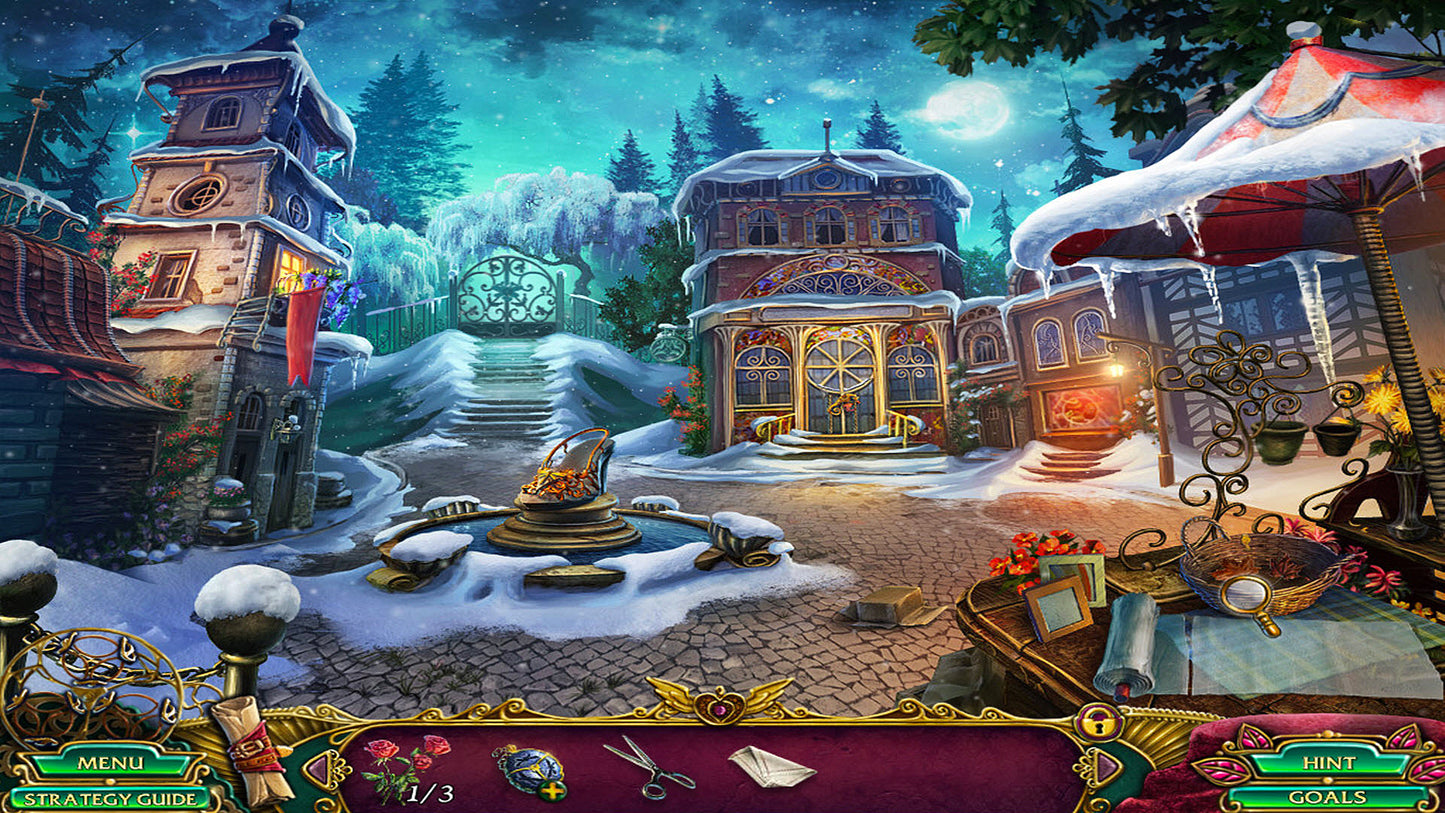1445x813 pixels.
Task: Open the Menu
Action: click(x=110, y=763)
